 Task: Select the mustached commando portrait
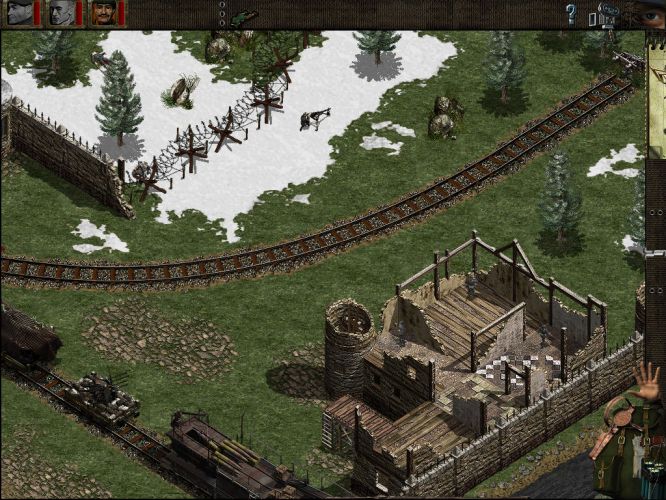104,13
